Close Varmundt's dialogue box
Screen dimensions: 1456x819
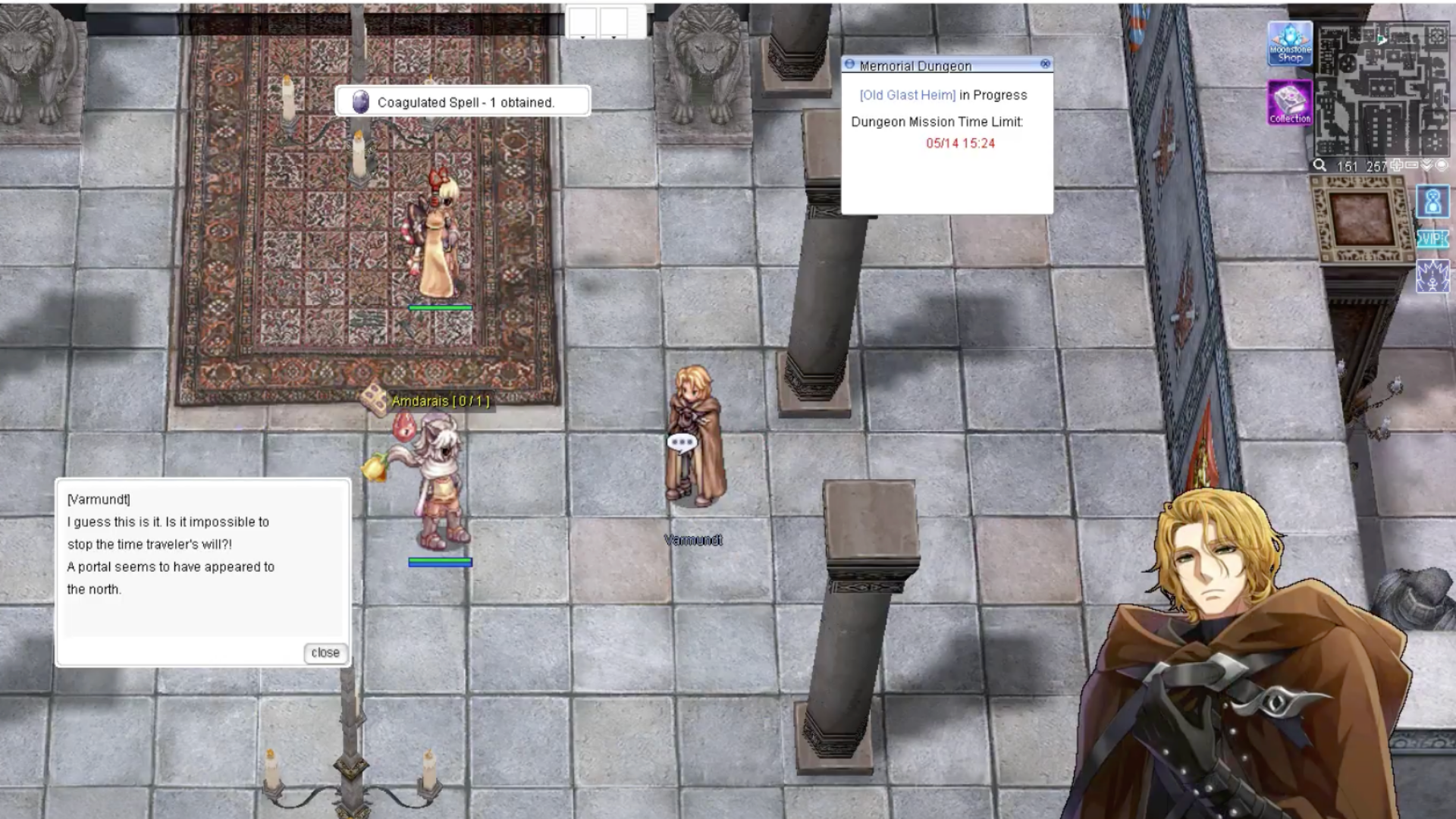pyautogui.click(x=325, y=653)
